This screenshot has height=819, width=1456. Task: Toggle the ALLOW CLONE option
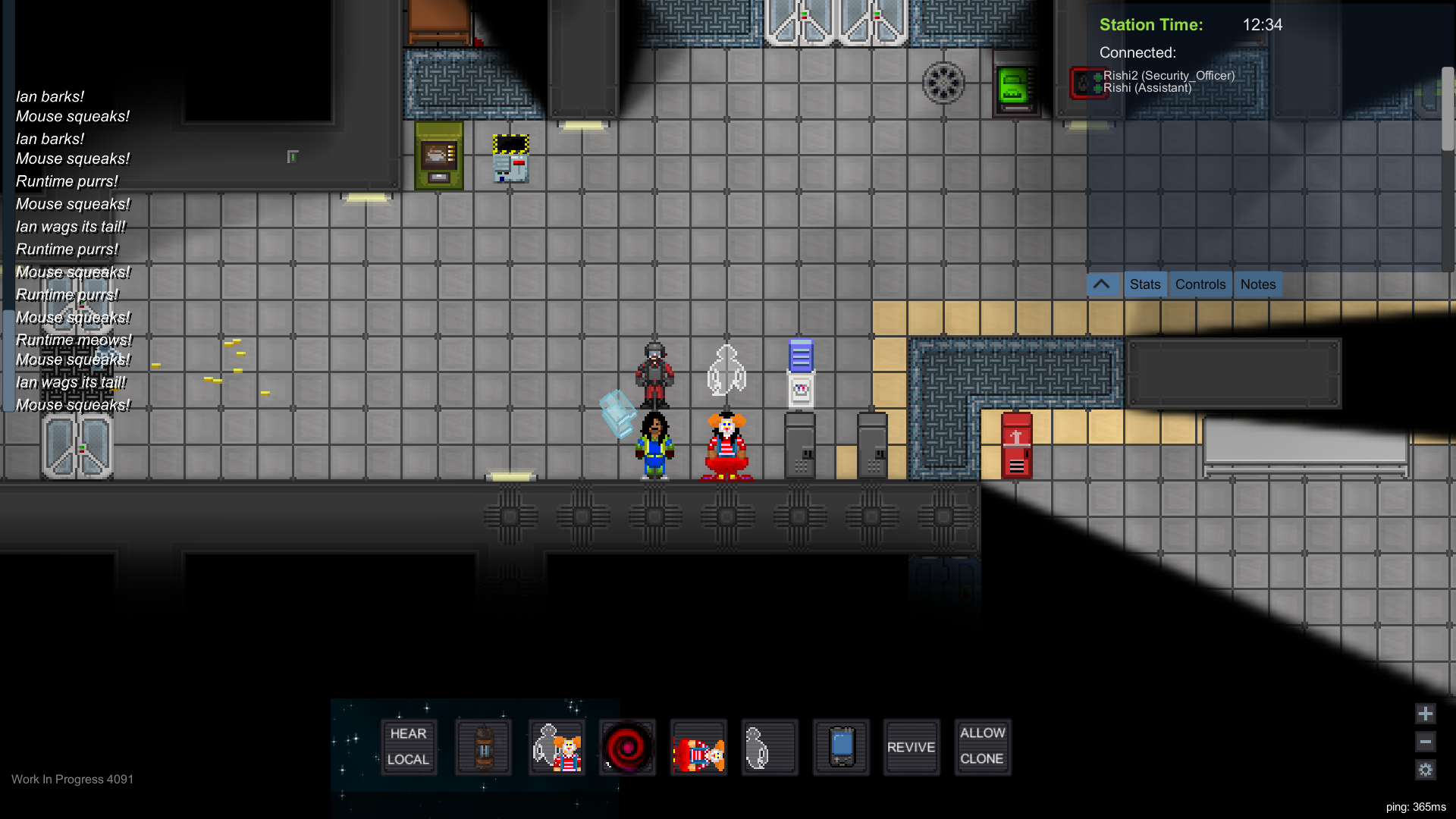pyautogui.click(x=982, y=747)
